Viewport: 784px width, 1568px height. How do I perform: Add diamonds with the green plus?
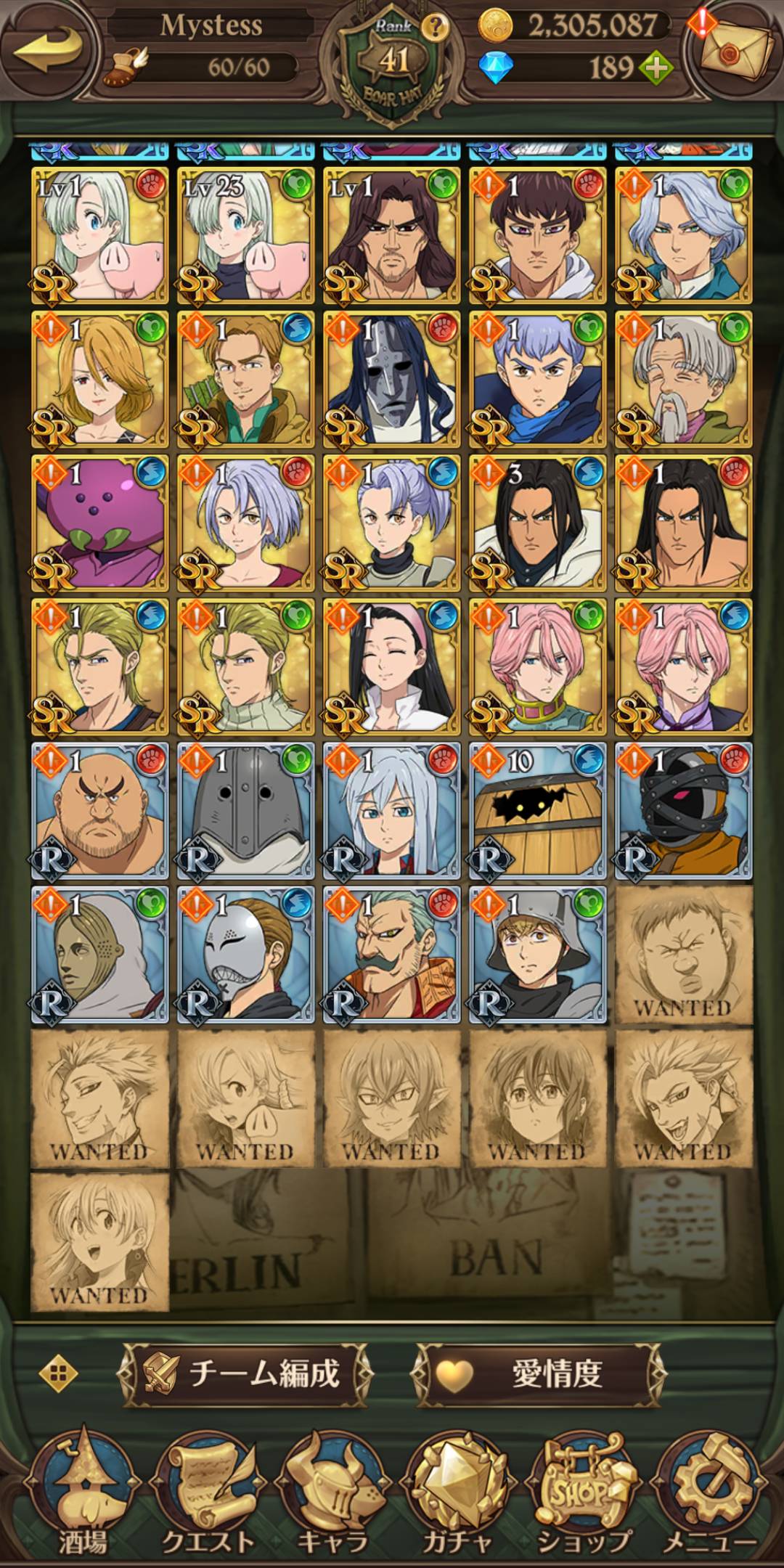pos(655,69)
